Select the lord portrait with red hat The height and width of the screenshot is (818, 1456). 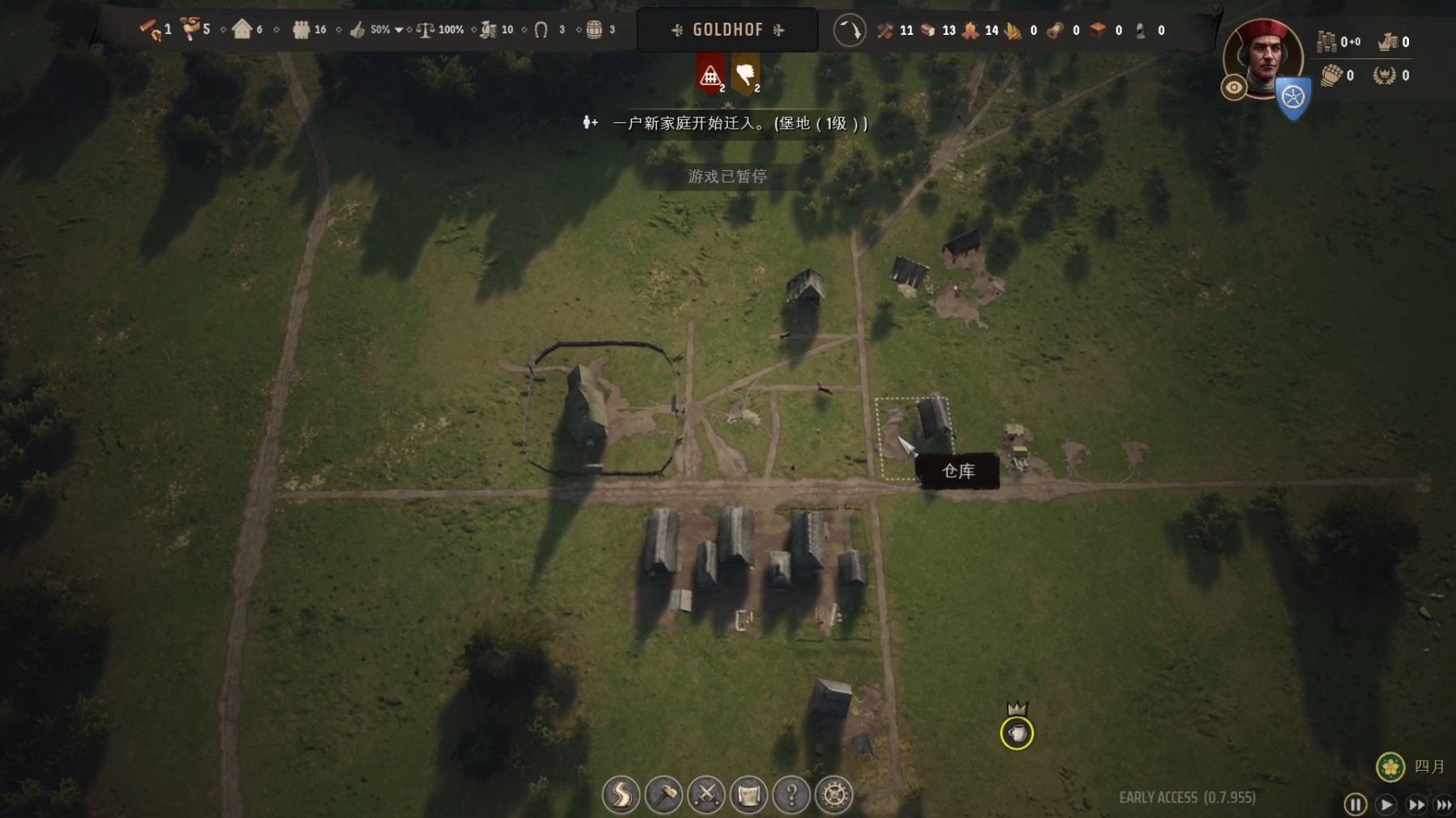1262,57
